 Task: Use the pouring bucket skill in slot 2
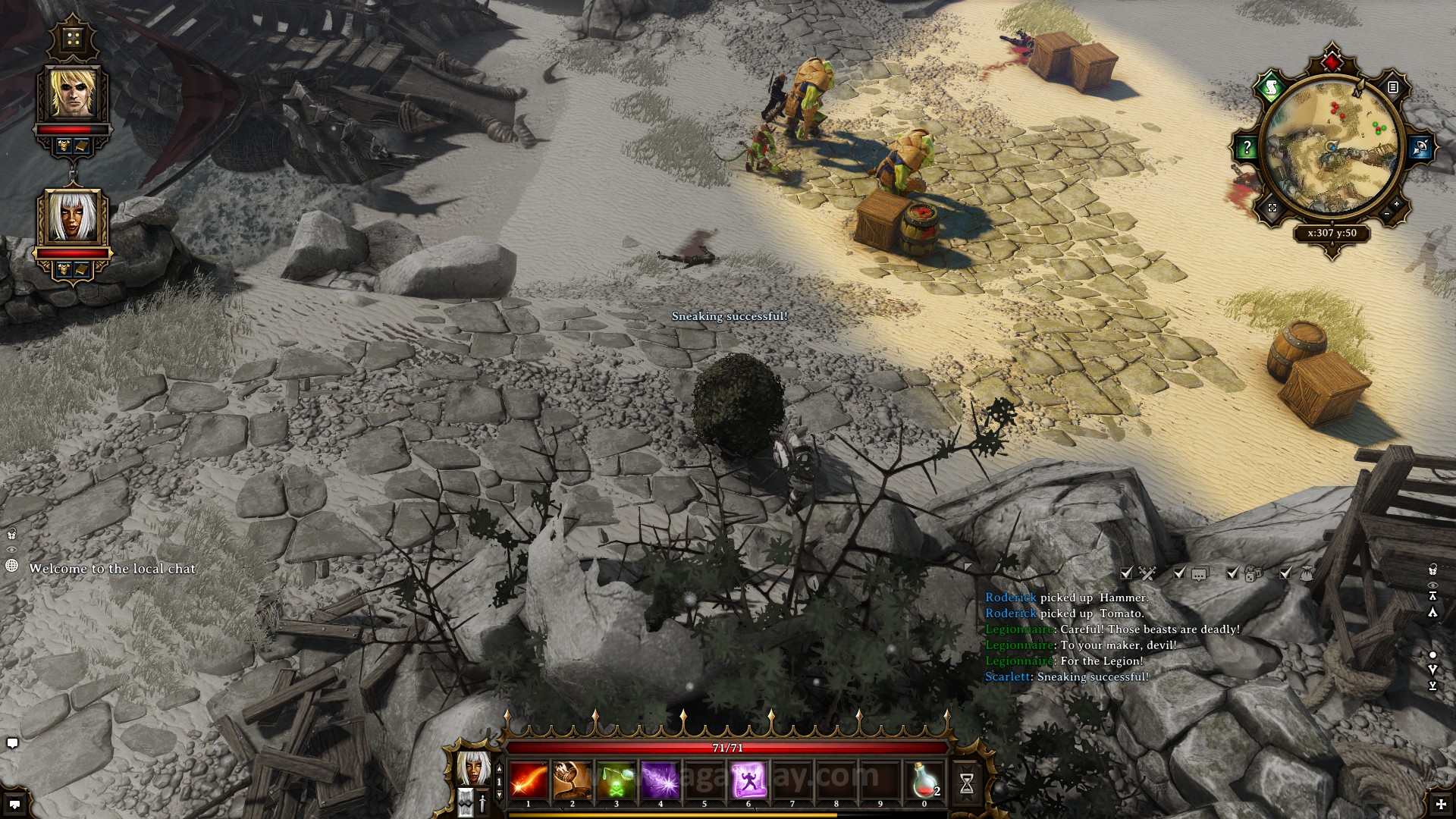point(572,780)
